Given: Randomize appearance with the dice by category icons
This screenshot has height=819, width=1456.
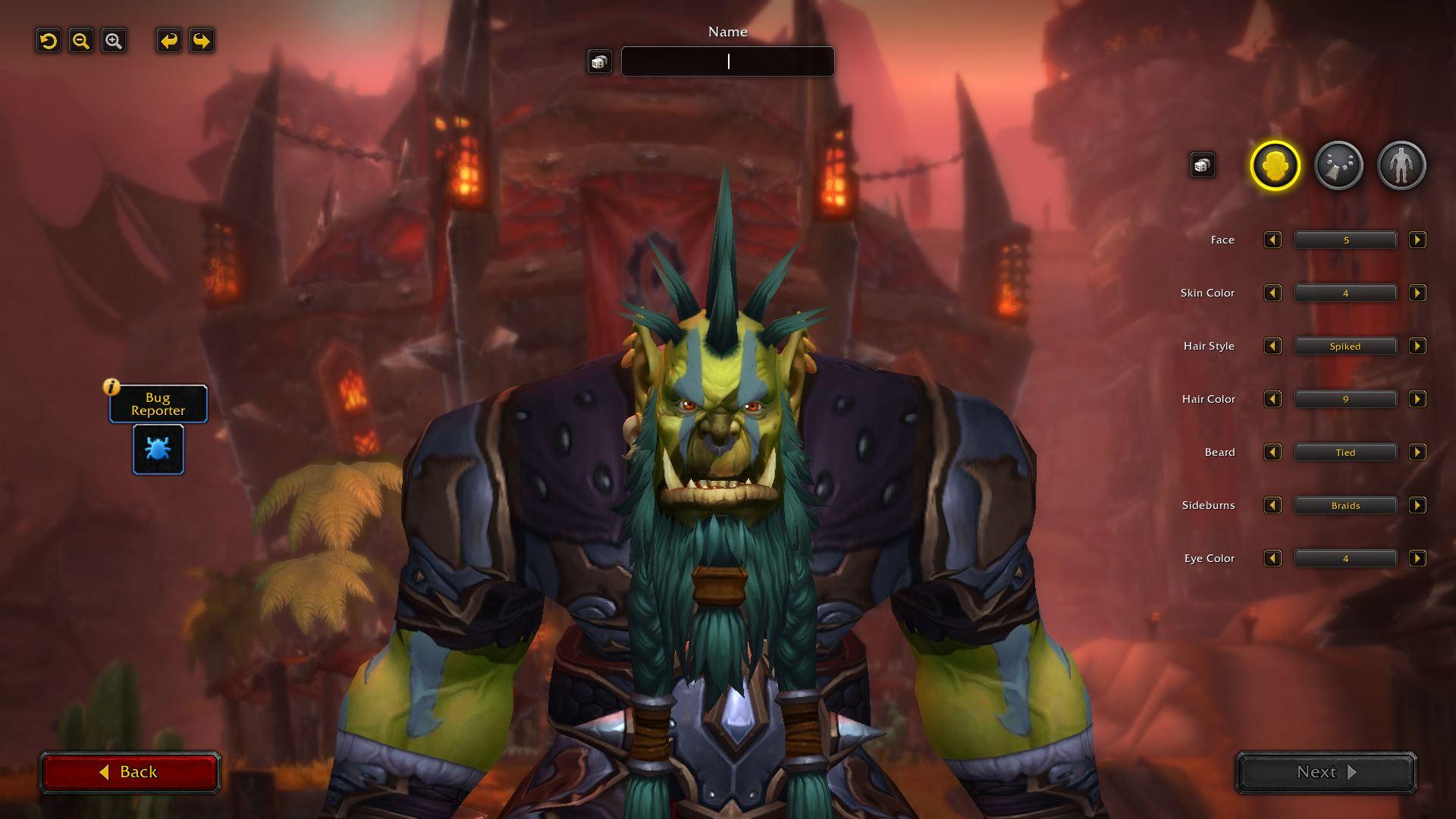Looking at the screenshot, I should [1202, 165].
